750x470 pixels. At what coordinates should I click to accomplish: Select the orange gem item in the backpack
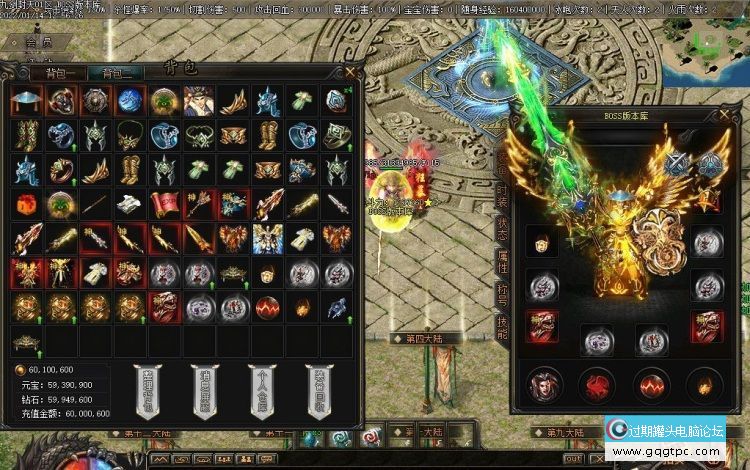coord(29,204)
